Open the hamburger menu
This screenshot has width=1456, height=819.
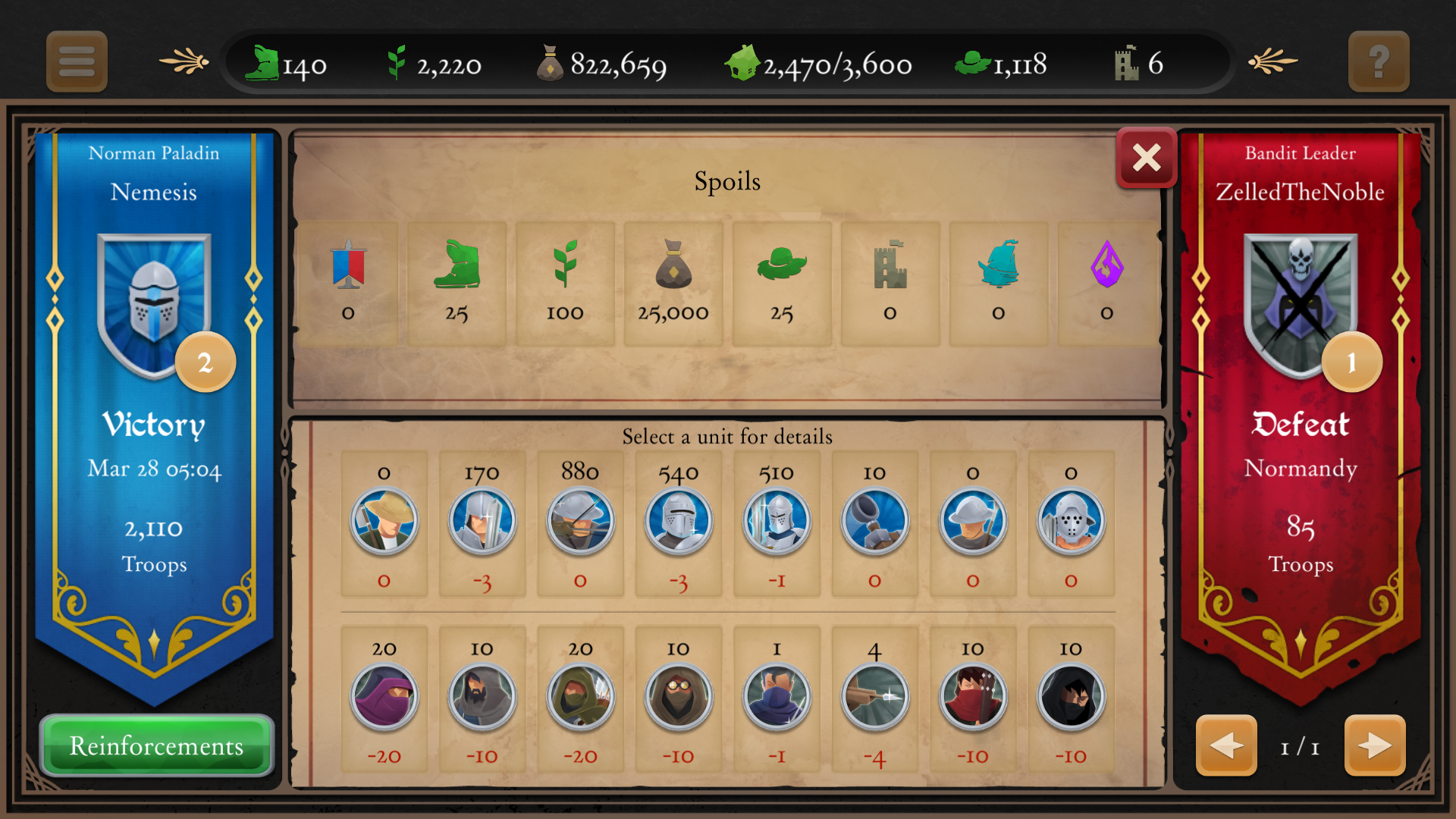(x=76, y=61)
